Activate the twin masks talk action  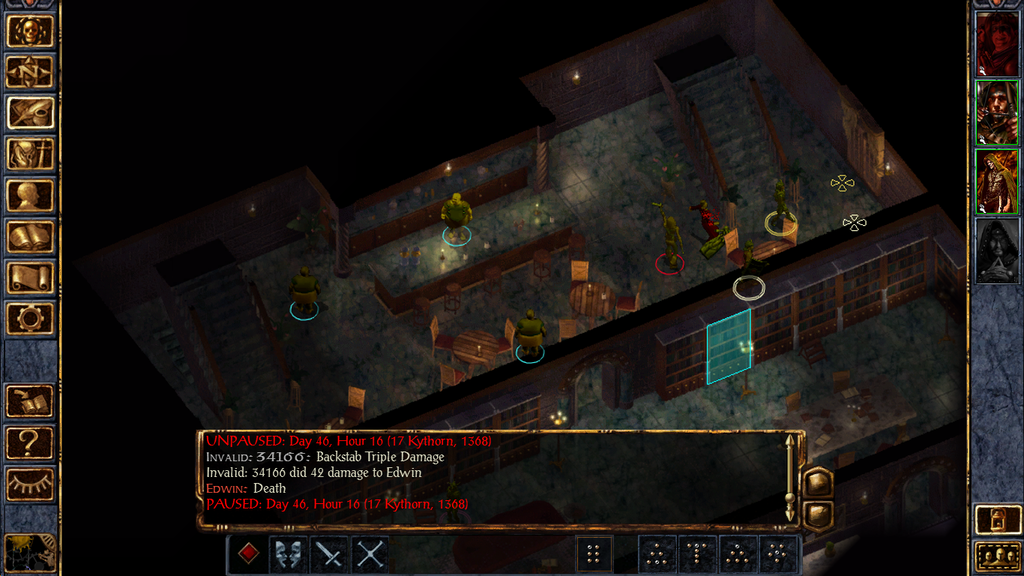click(x=289, y=554)
